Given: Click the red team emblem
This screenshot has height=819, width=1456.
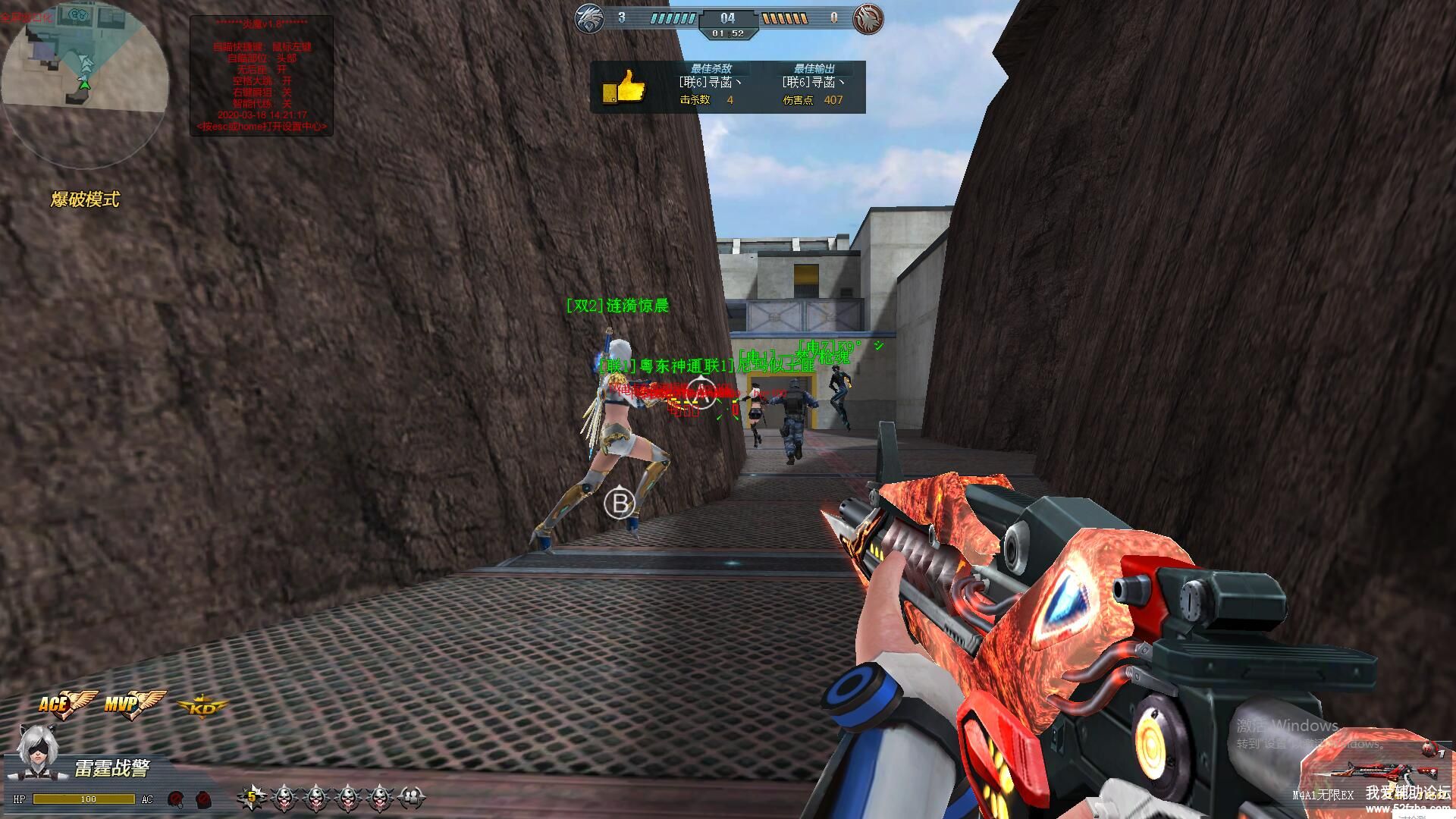Looking at the screenshot, I should point(868,18).
